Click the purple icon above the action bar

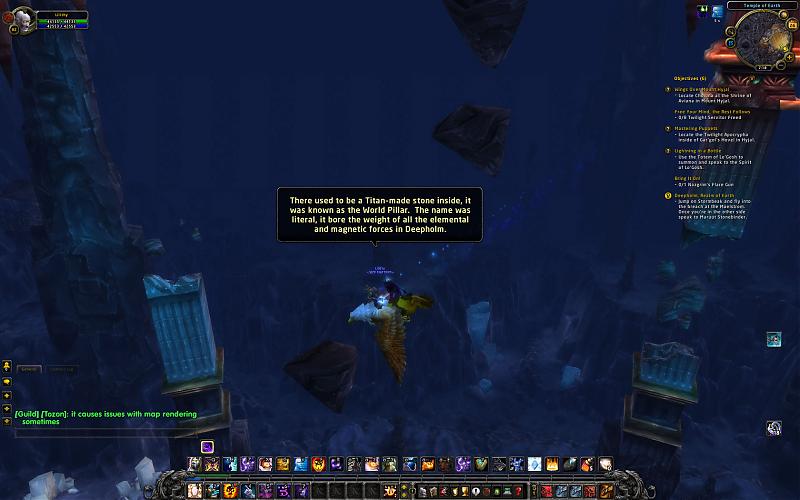(207, 447)
